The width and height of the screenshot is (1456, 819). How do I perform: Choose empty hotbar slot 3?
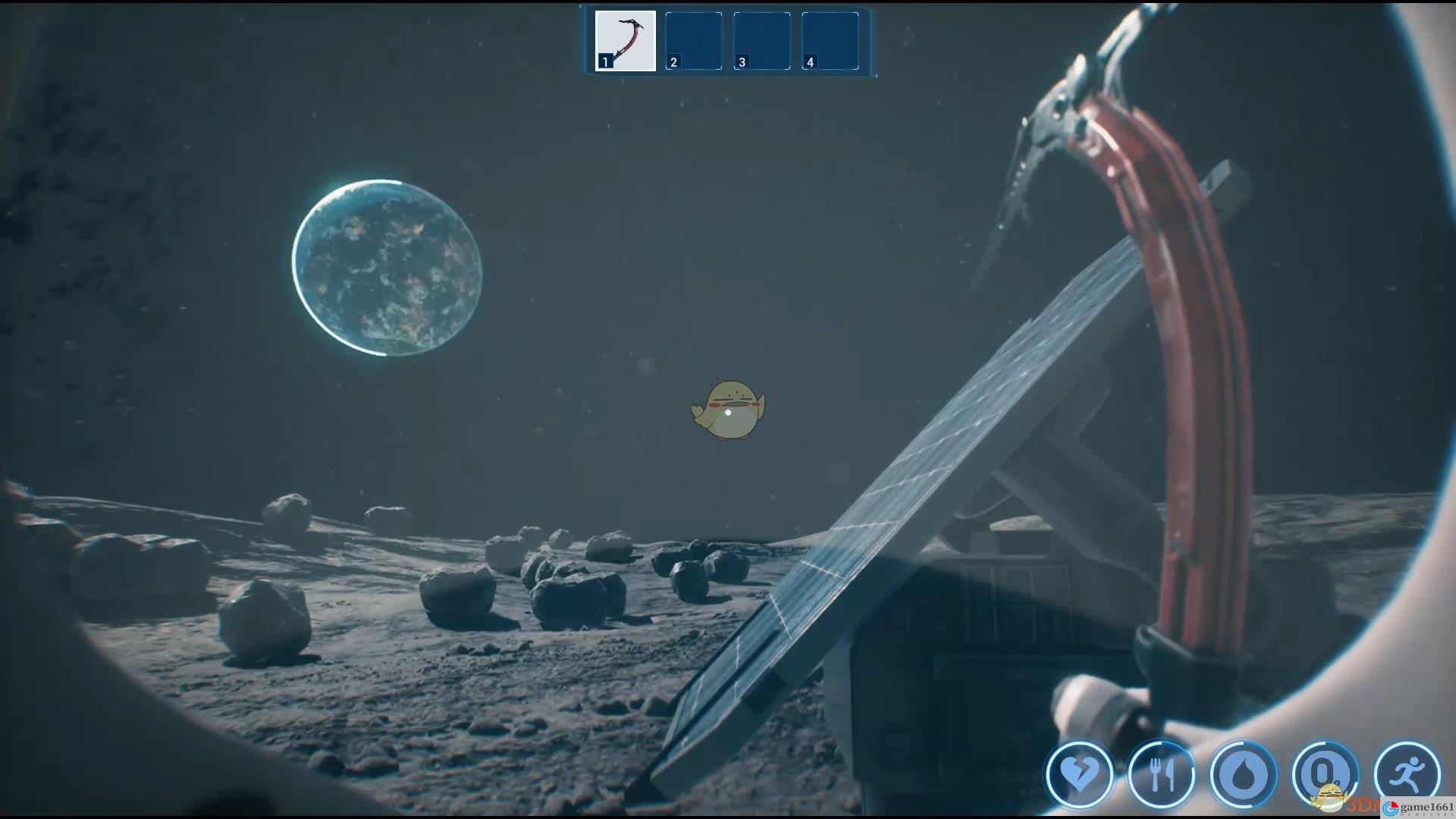coord(761,41)
